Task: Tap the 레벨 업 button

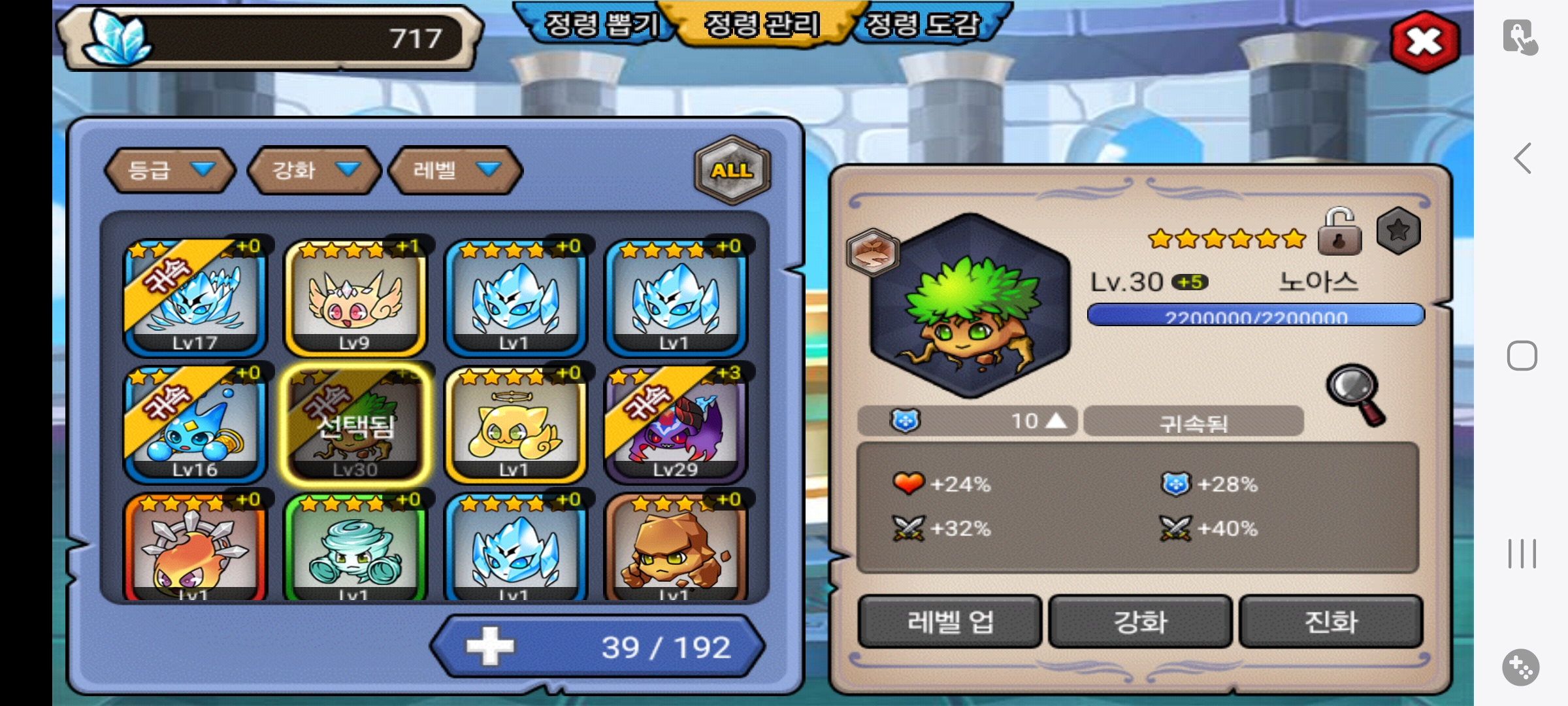Action: point(949,621)
